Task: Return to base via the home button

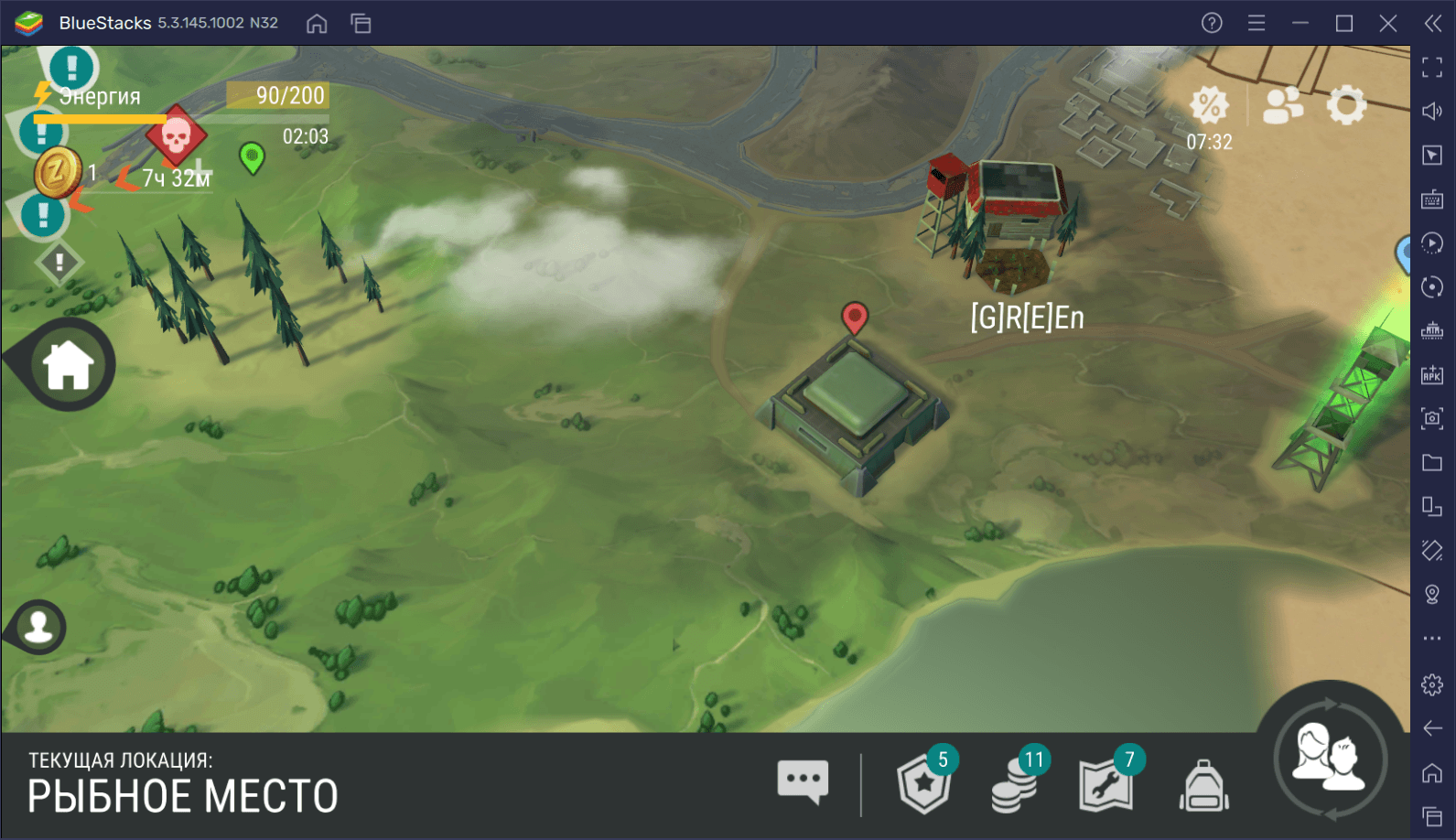Action: coord(68,365)
